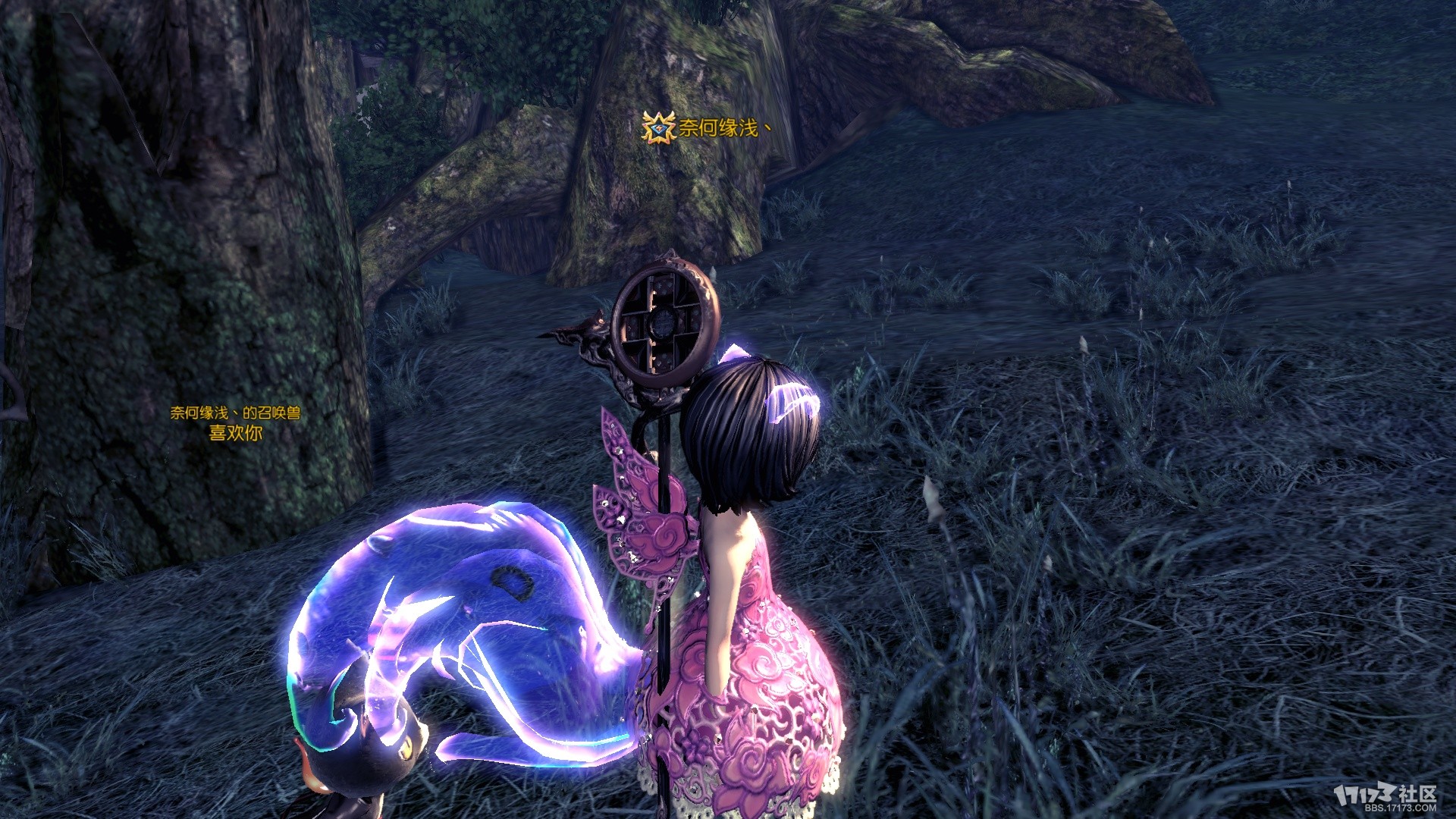1456x819 pixels.
Task: Click the summoned pet nameplate 喜欢你
Action: point(235,433)
